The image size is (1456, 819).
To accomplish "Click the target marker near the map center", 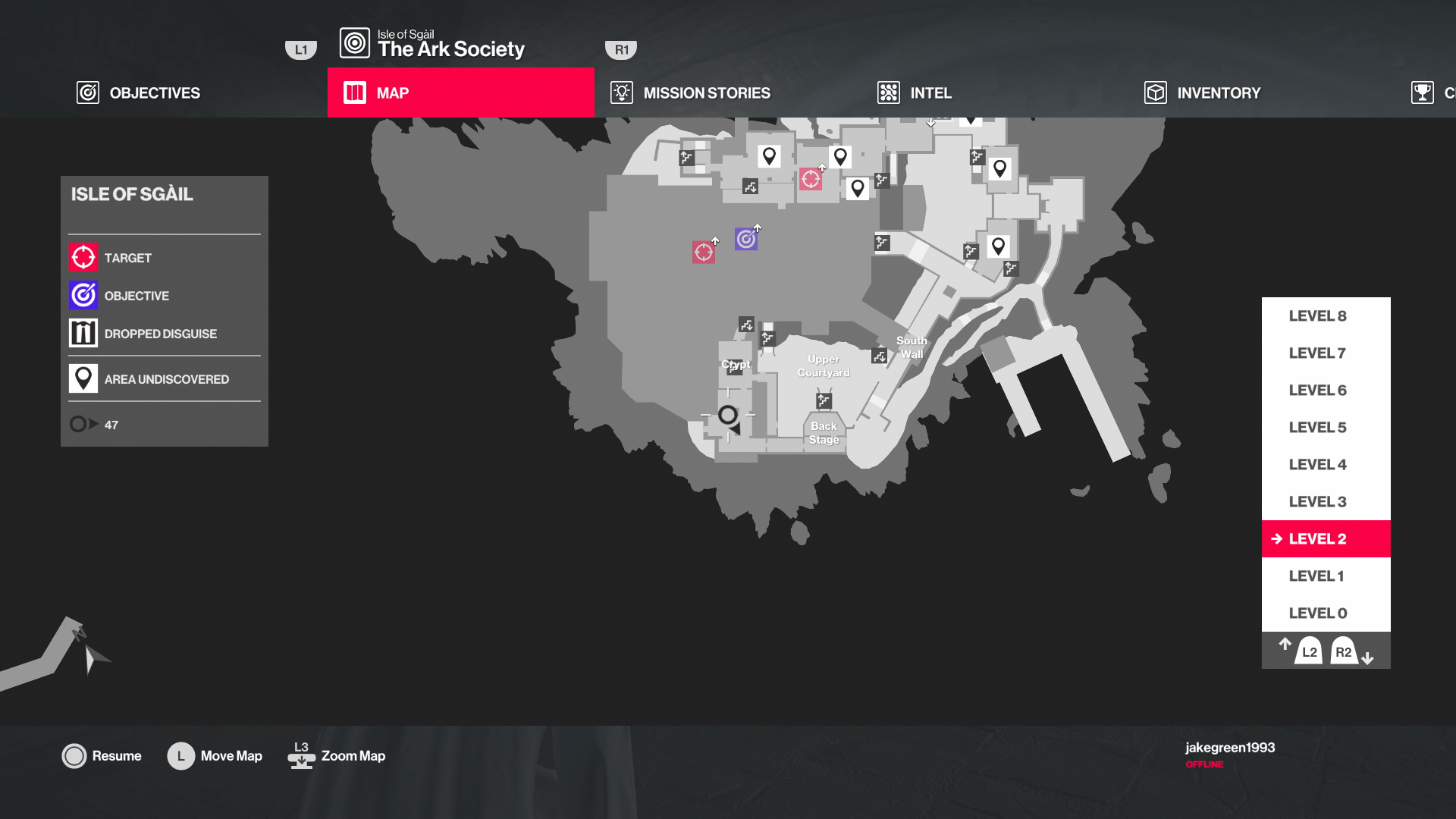I will 703,251.
